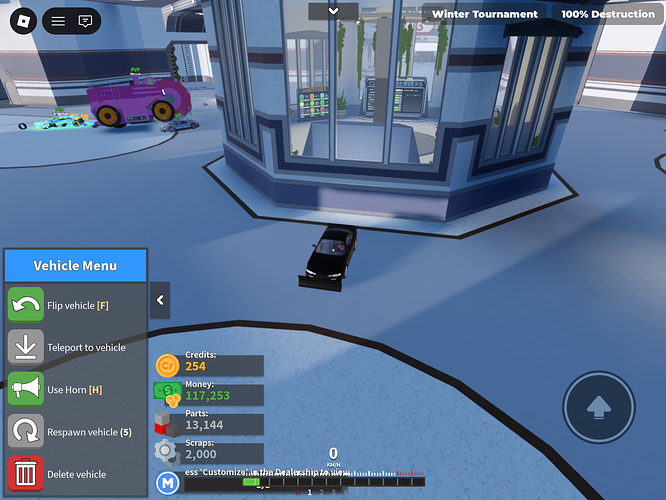Expand the top dropdown arrow

pyautogui.click(x=333, y=11)
